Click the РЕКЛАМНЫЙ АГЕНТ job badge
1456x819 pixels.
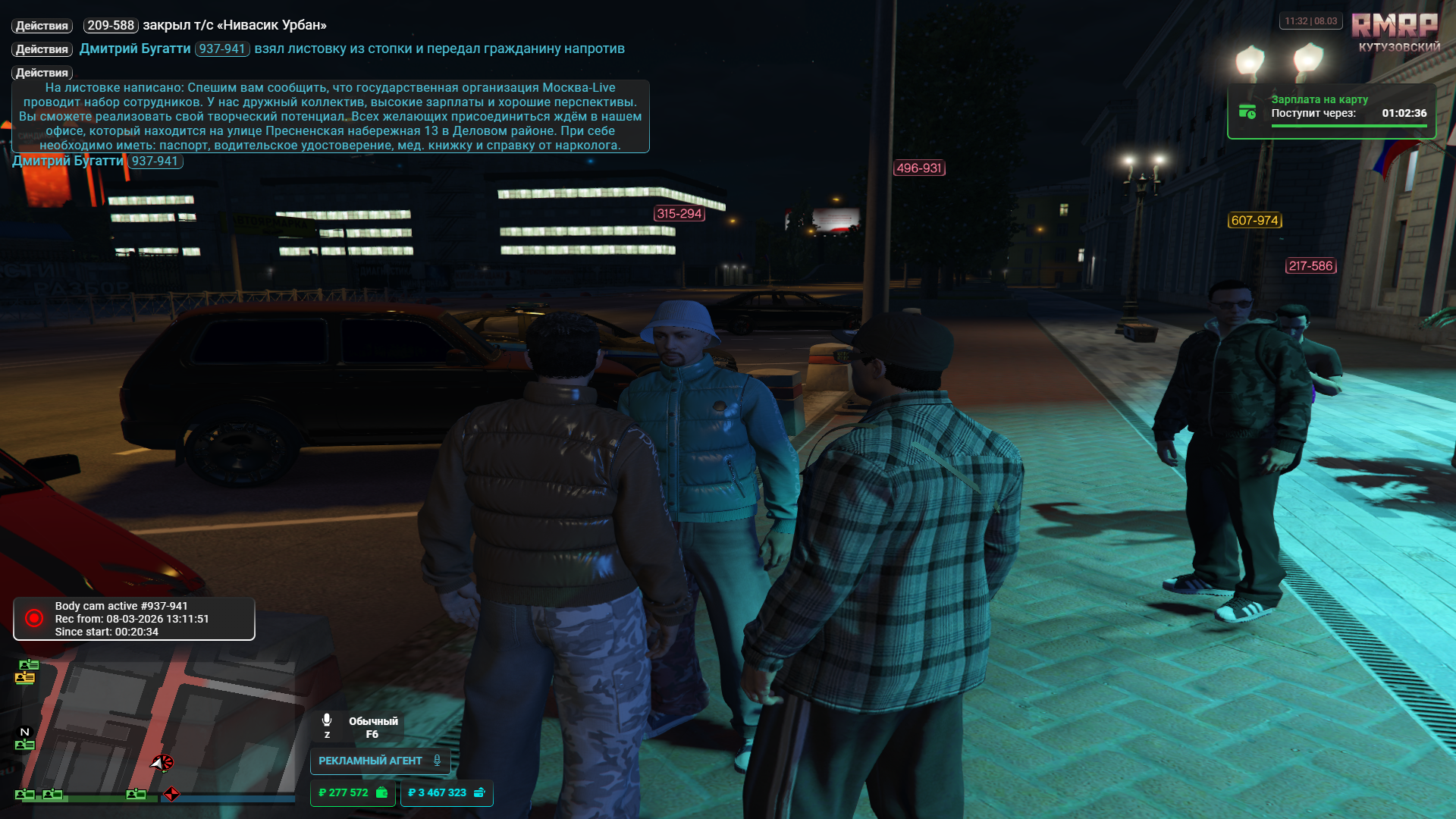click(x=380, y=761)
